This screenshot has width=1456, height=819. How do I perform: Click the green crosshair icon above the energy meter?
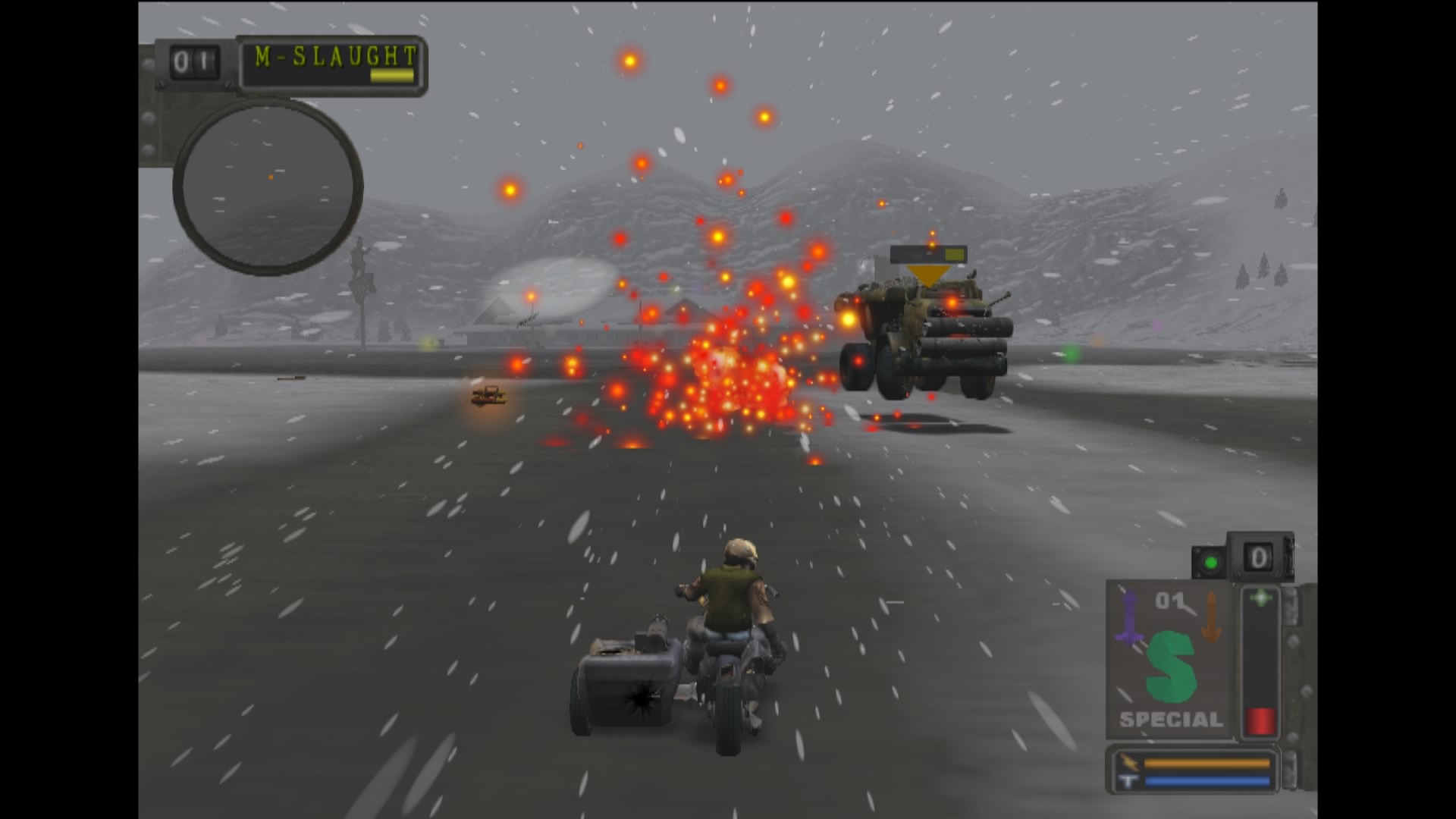(x=1260, y=598)
